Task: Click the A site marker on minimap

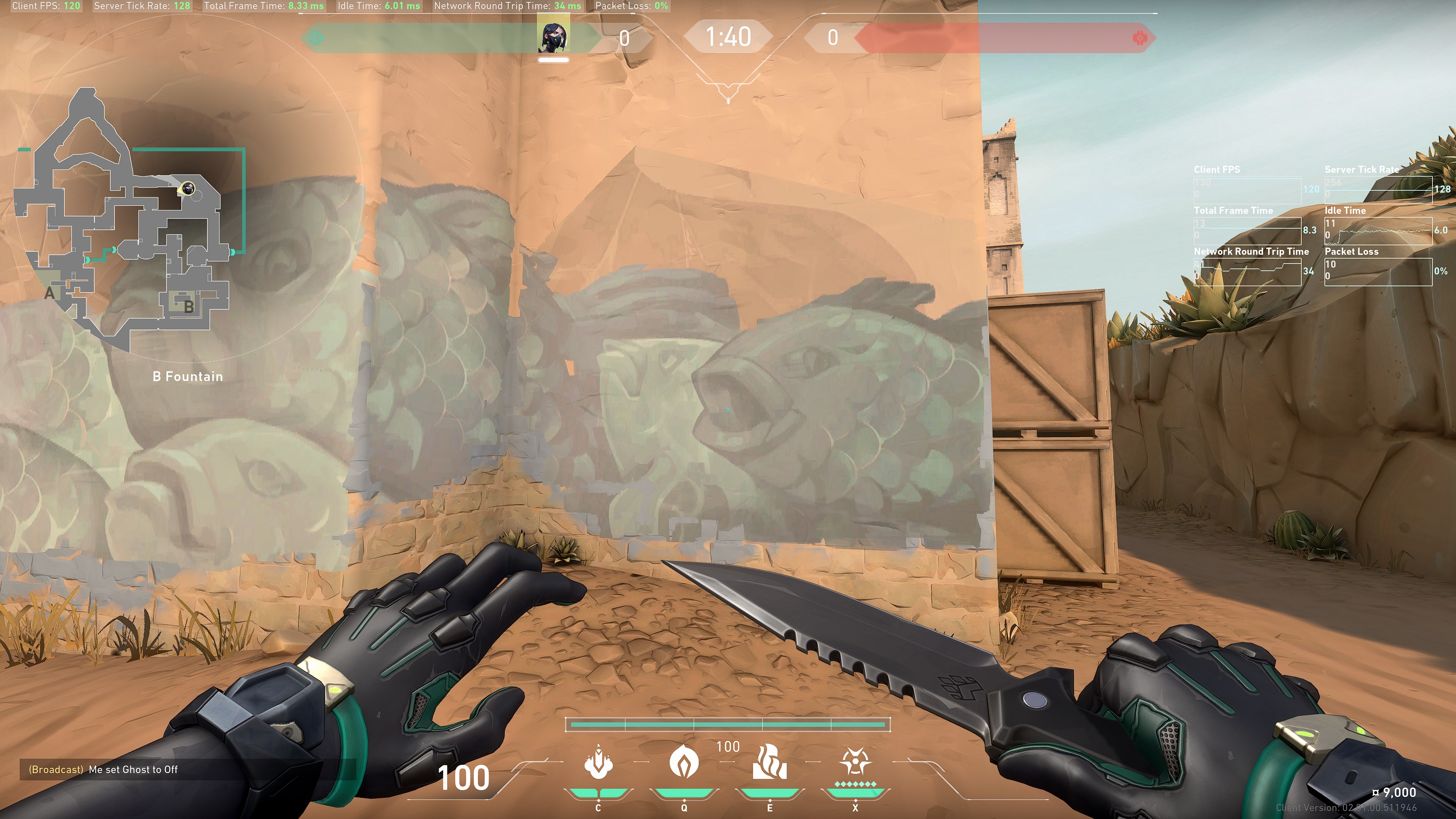Action: click(50, 293)
